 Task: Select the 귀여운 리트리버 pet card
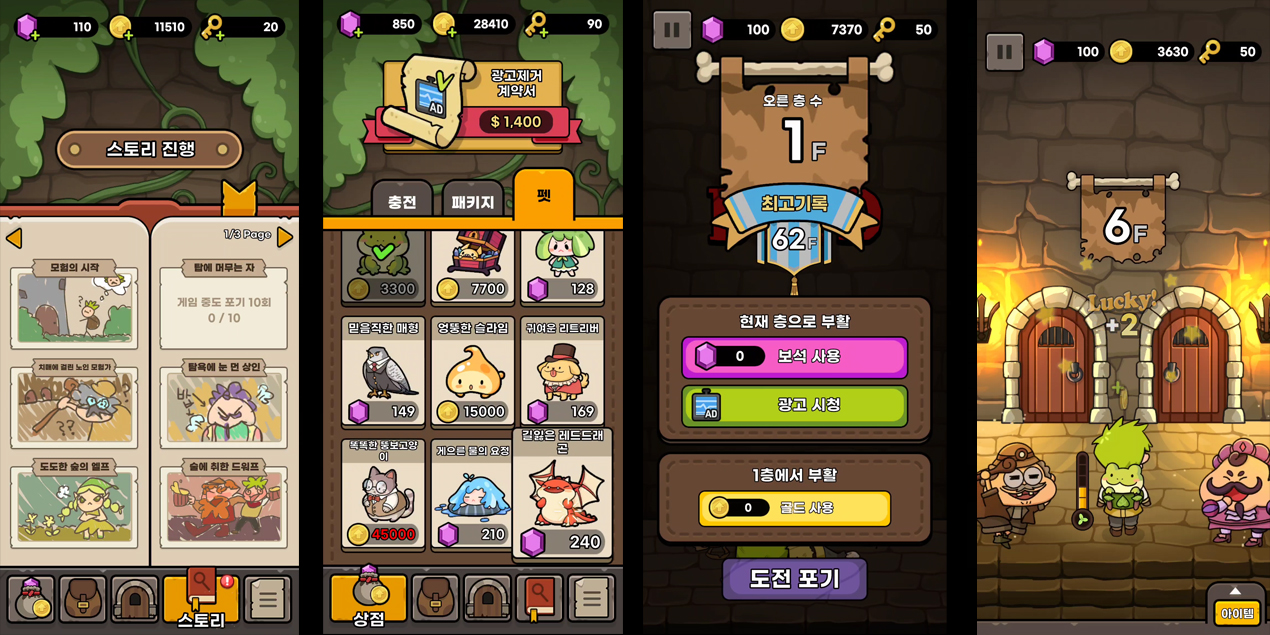563,372
